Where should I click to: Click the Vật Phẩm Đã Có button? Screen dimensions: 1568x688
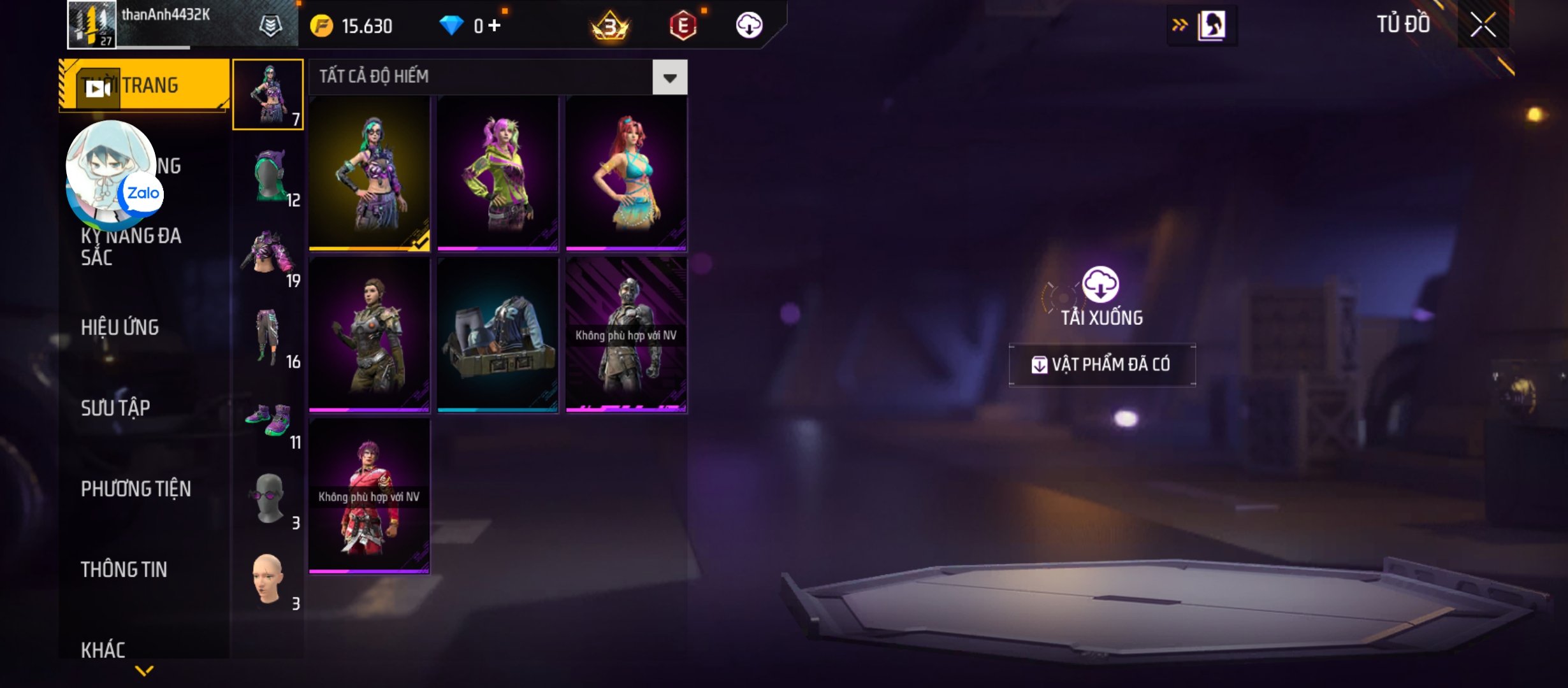click(x=1102, y=364)
